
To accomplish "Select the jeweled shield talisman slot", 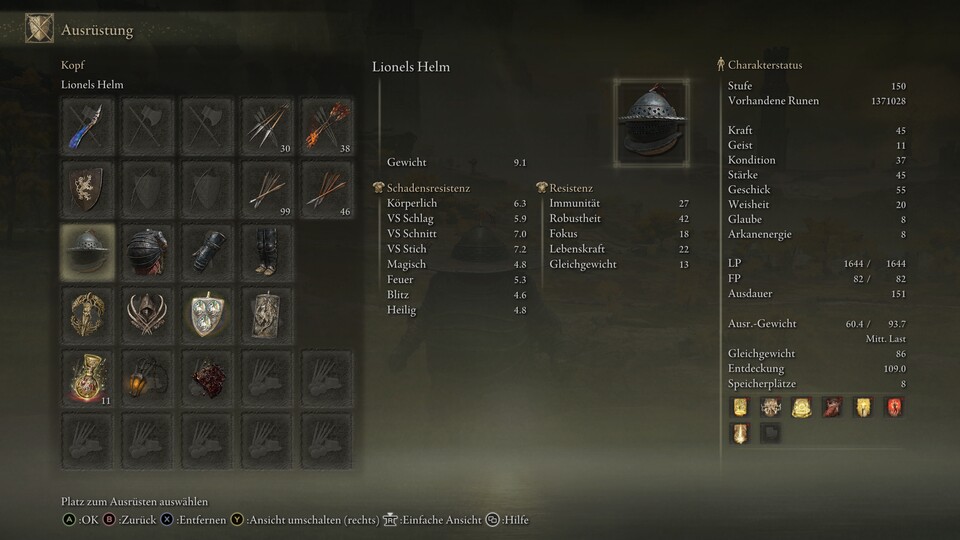I will (x=207, y=314).
